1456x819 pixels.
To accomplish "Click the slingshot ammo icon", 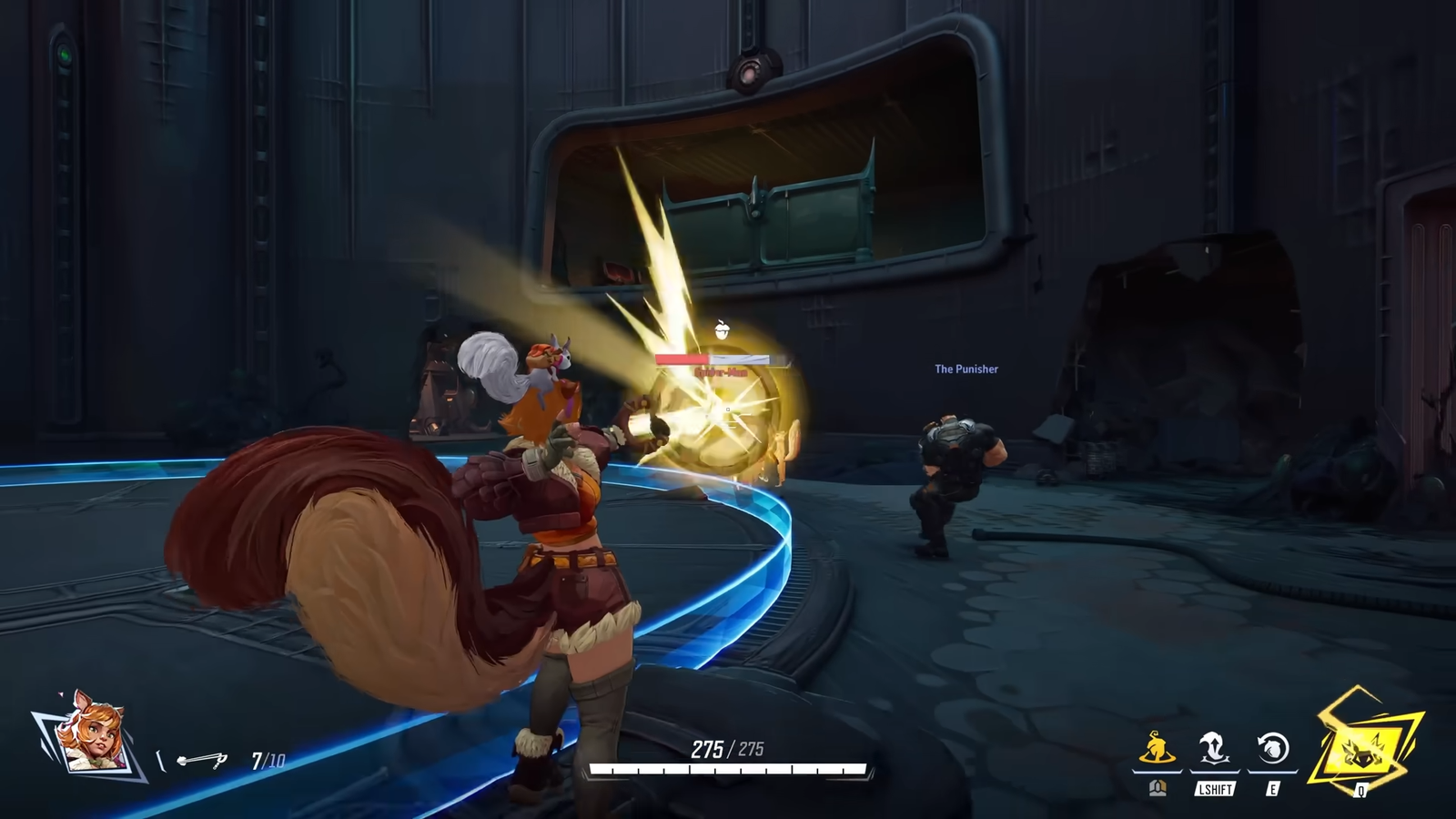I will (x=202, y=760).
